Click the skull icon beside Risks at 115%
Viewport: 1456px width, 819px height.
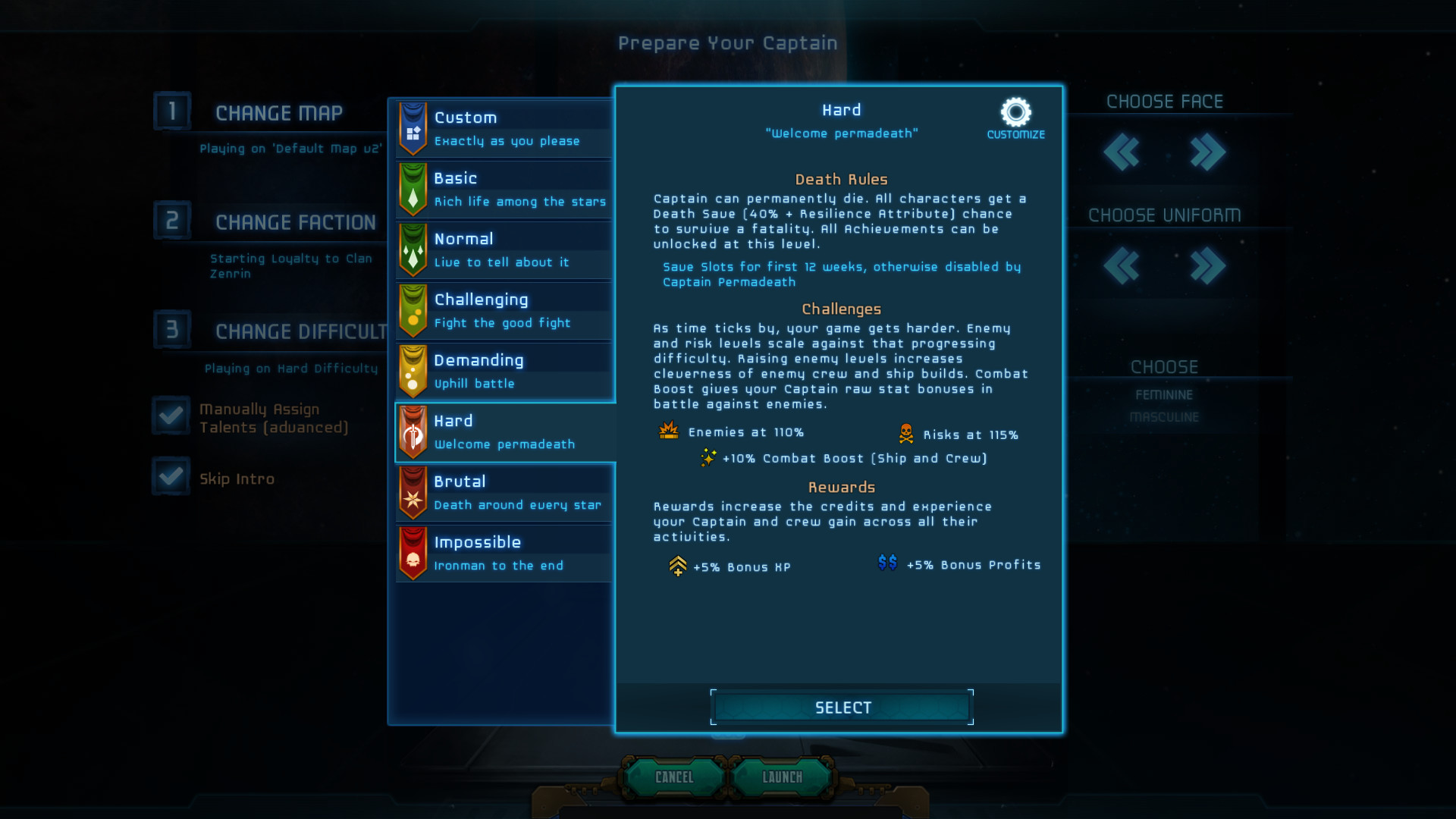906,433
